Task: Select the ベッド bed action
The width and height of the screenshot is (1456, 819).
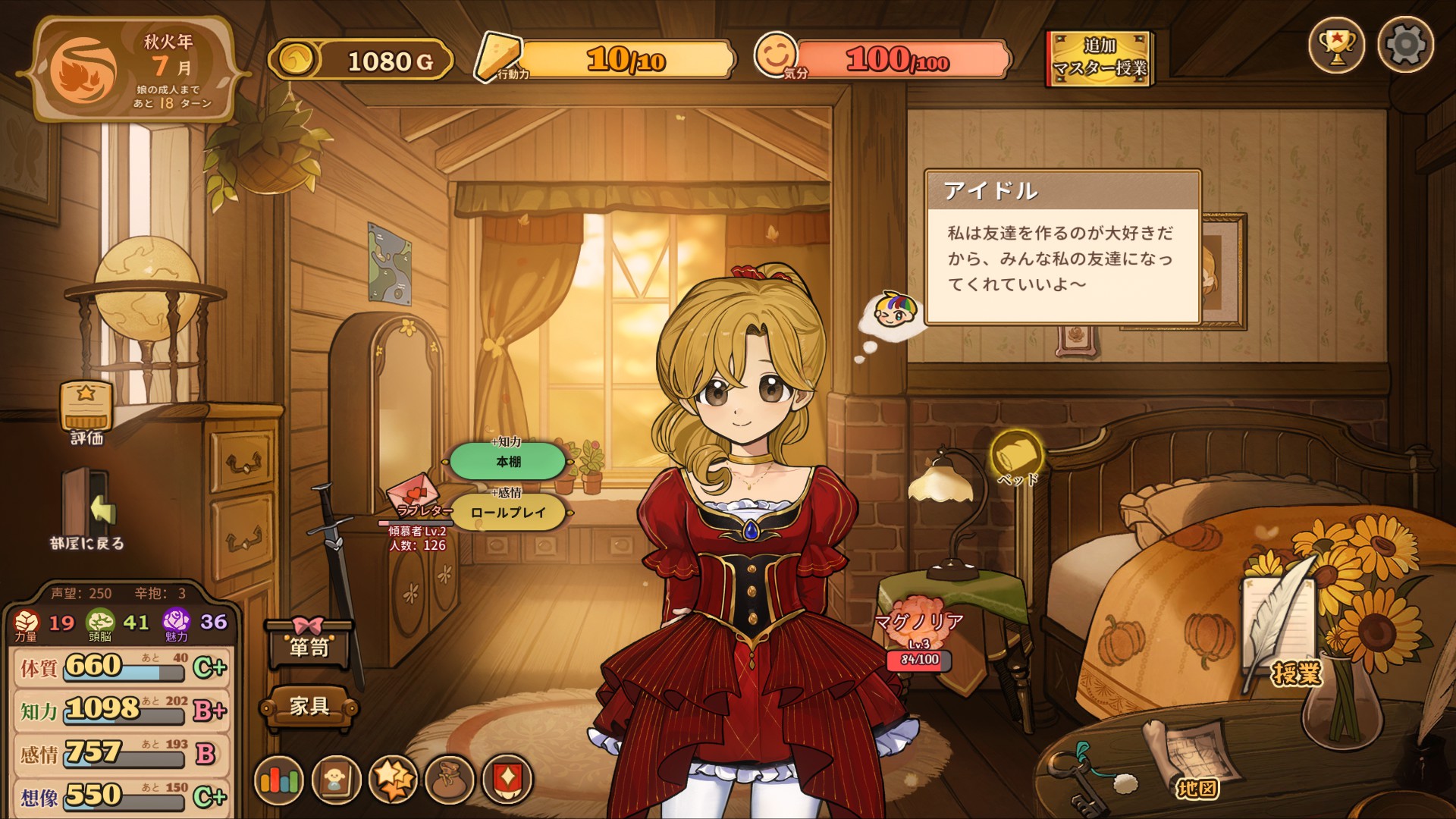Action: pos(1016,455)
